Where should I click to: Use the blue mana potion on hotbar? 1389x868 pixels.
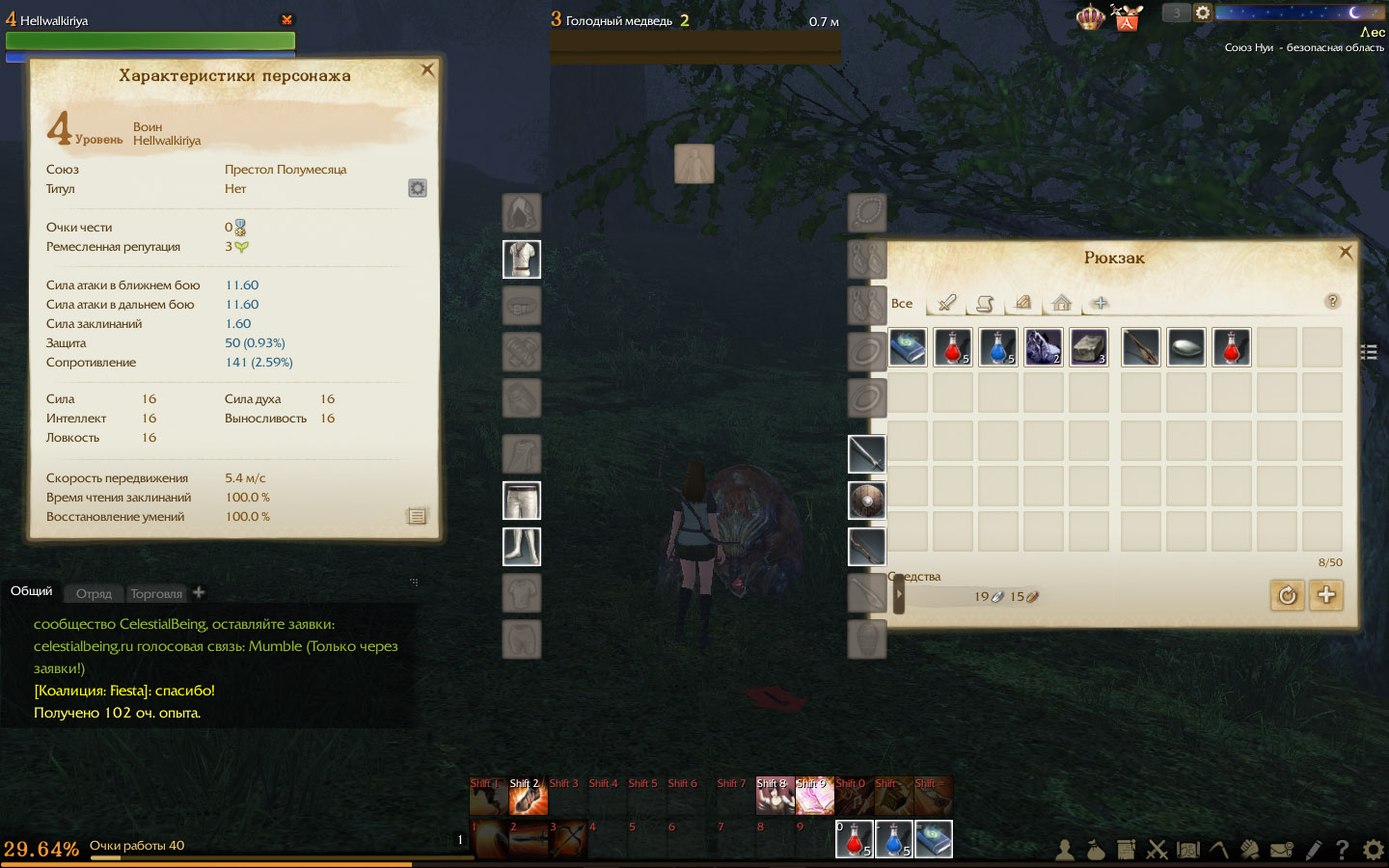(893, 839)
